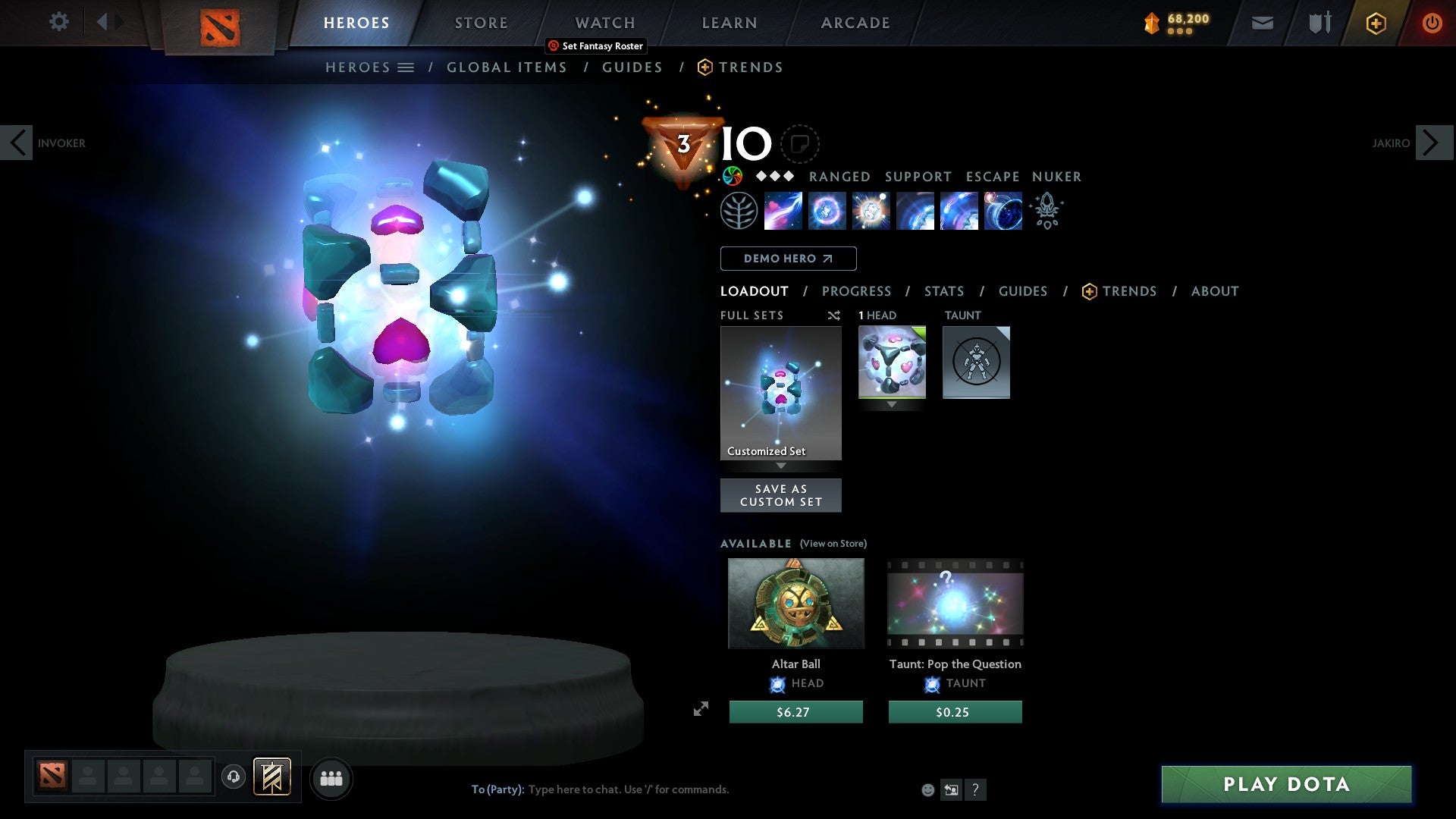Click the Save As Custom Set button
Image resolution: width=1456 pixels, height=819 pixels.
(x=780, y=494)
